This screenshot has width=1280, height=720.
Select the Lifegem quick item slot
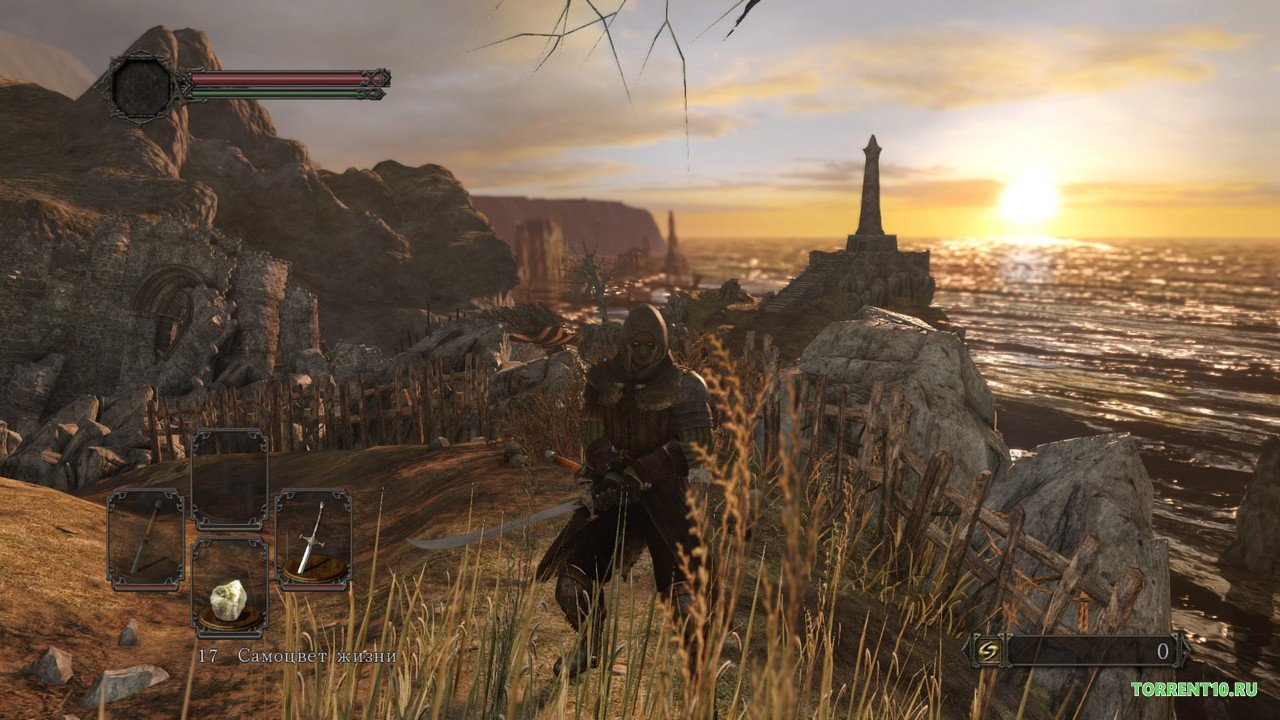pyautogui.click(x=230, y=587)
